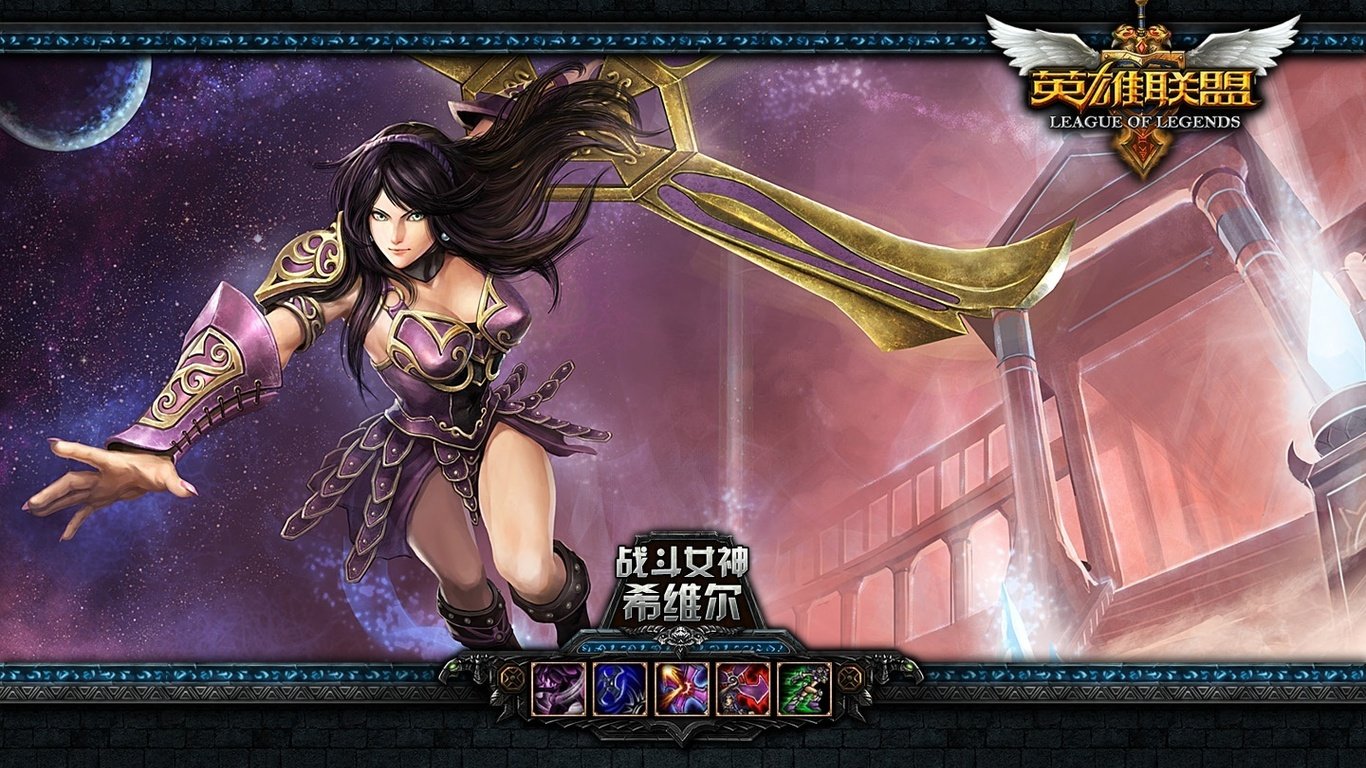
Task: Choose the orange ricochet strike ability icon
Action: tap(682, 688)
